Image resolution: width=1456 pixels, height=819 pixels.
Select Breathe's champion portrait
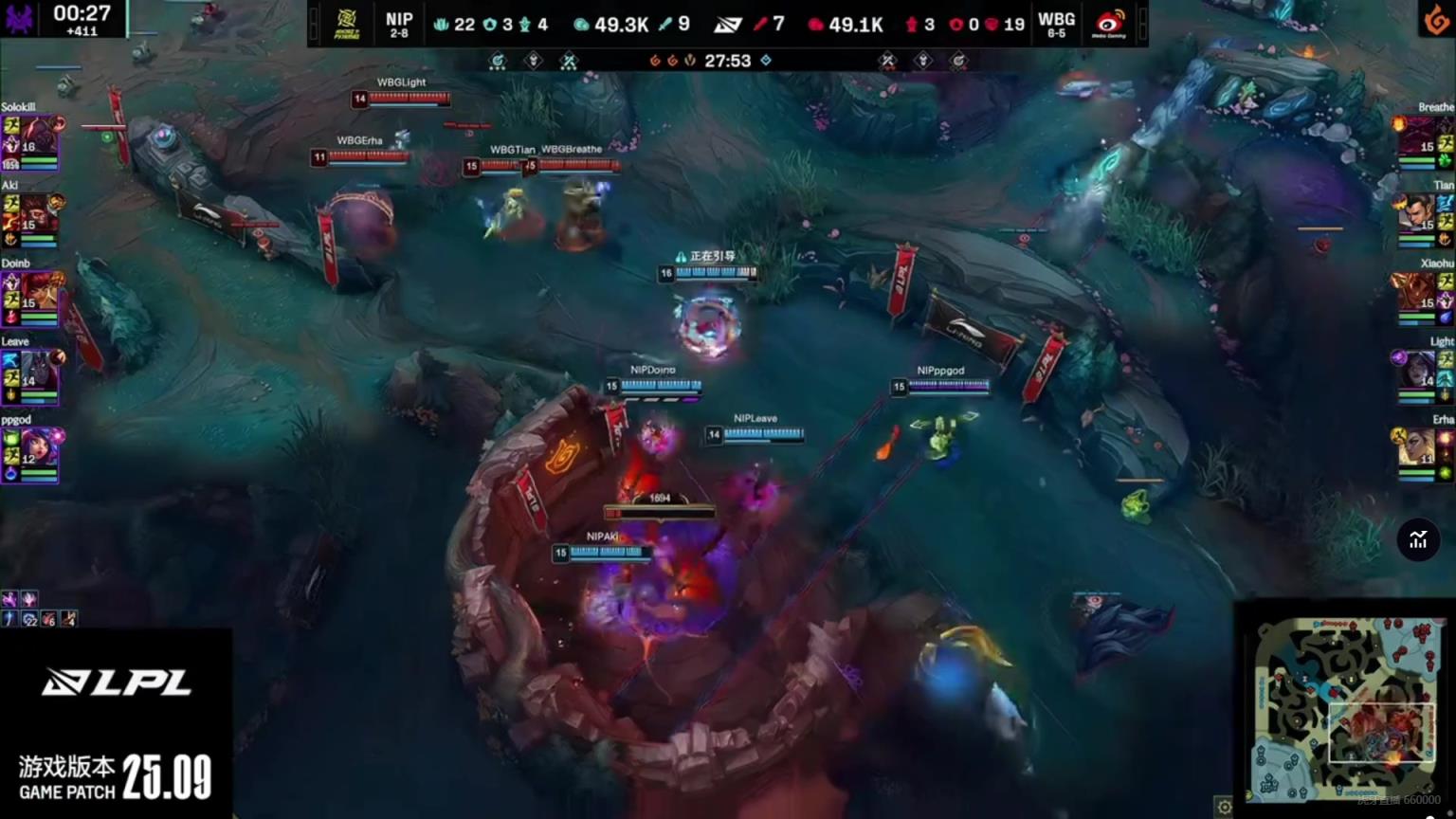point(1417,136)
